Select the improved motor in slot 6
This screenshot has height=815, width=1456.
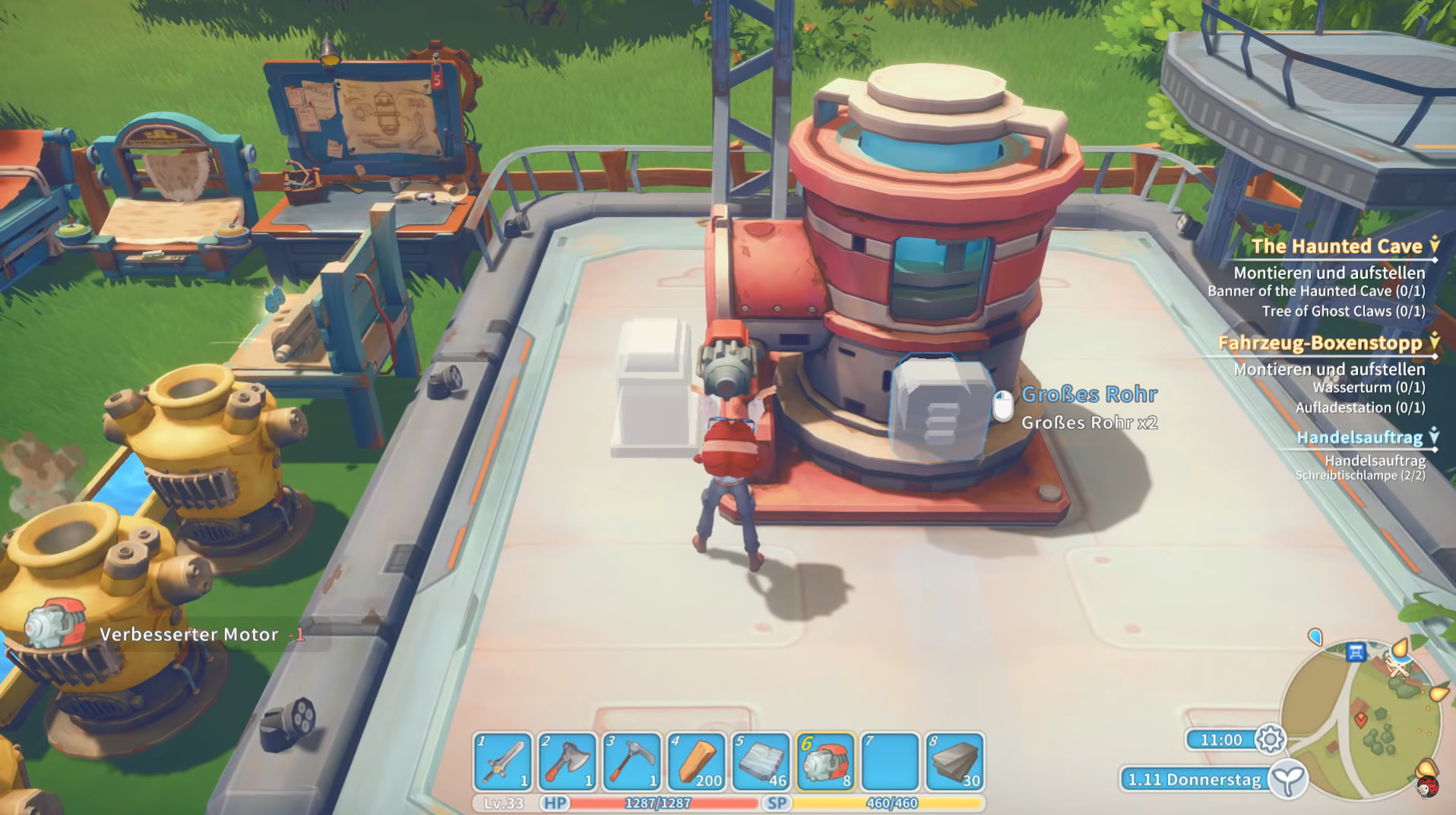click(825, 762)
